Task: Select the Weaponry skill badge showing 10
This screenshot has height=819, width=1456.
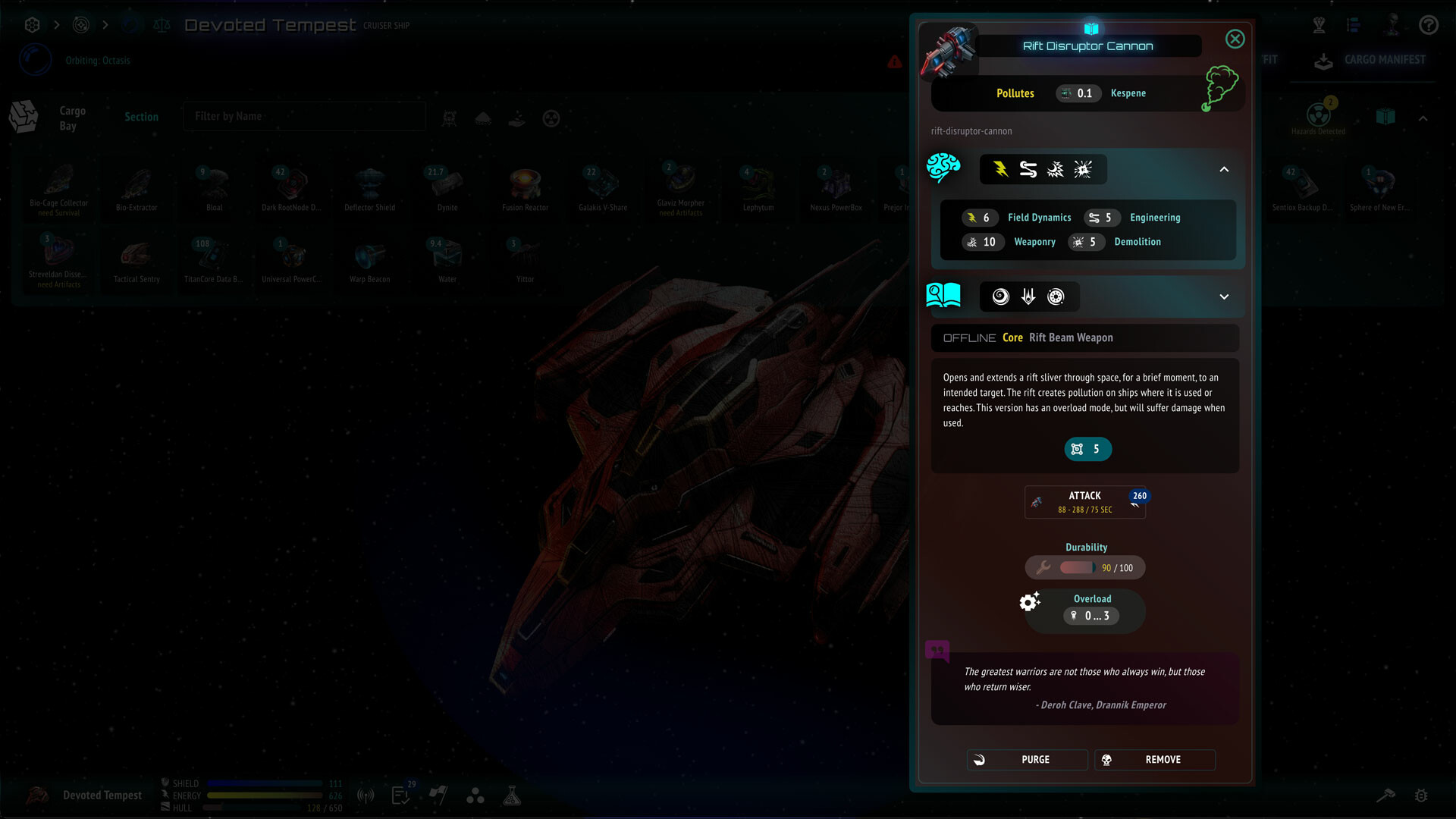Action: [x=983, y=242]
